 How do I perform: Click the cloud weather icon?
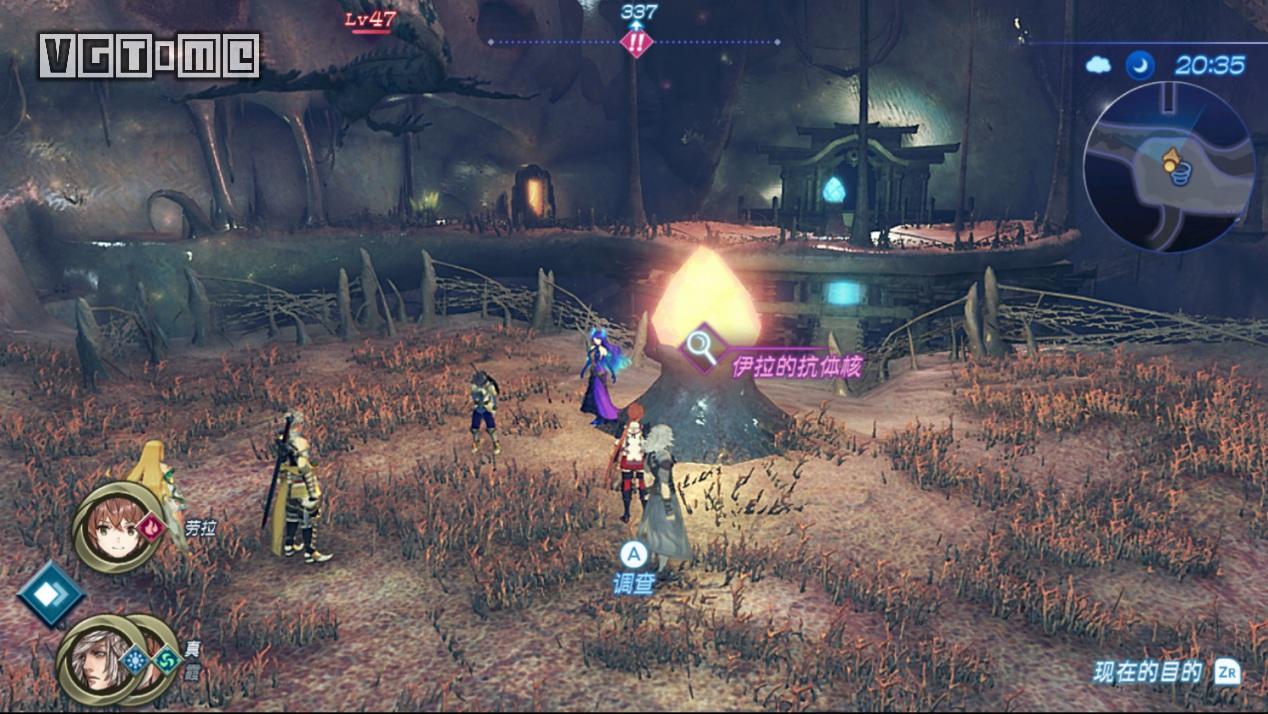point(1099,66)
